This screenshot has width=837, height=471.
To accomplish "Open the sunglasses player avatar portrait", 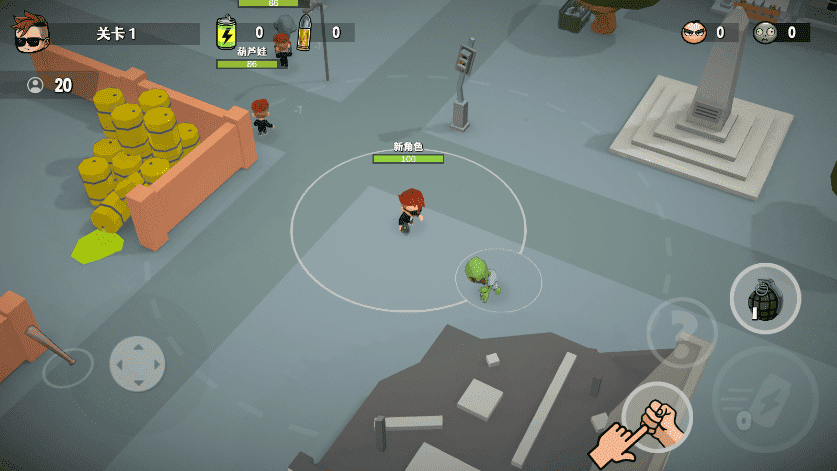I will click(31, 33).
